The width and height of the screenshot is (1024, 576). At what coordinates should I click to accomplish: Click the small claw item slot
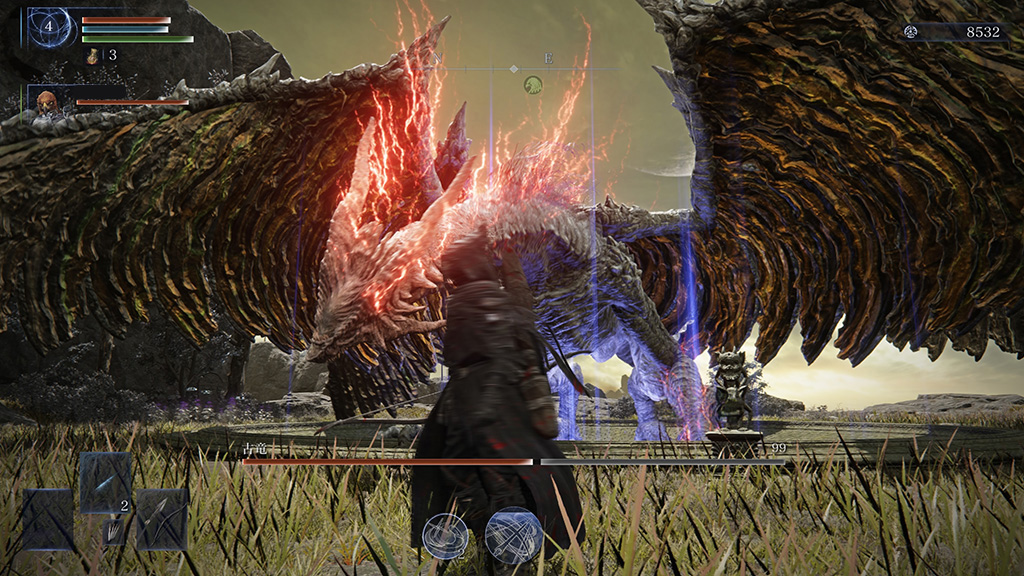click(x=115, y=532)
